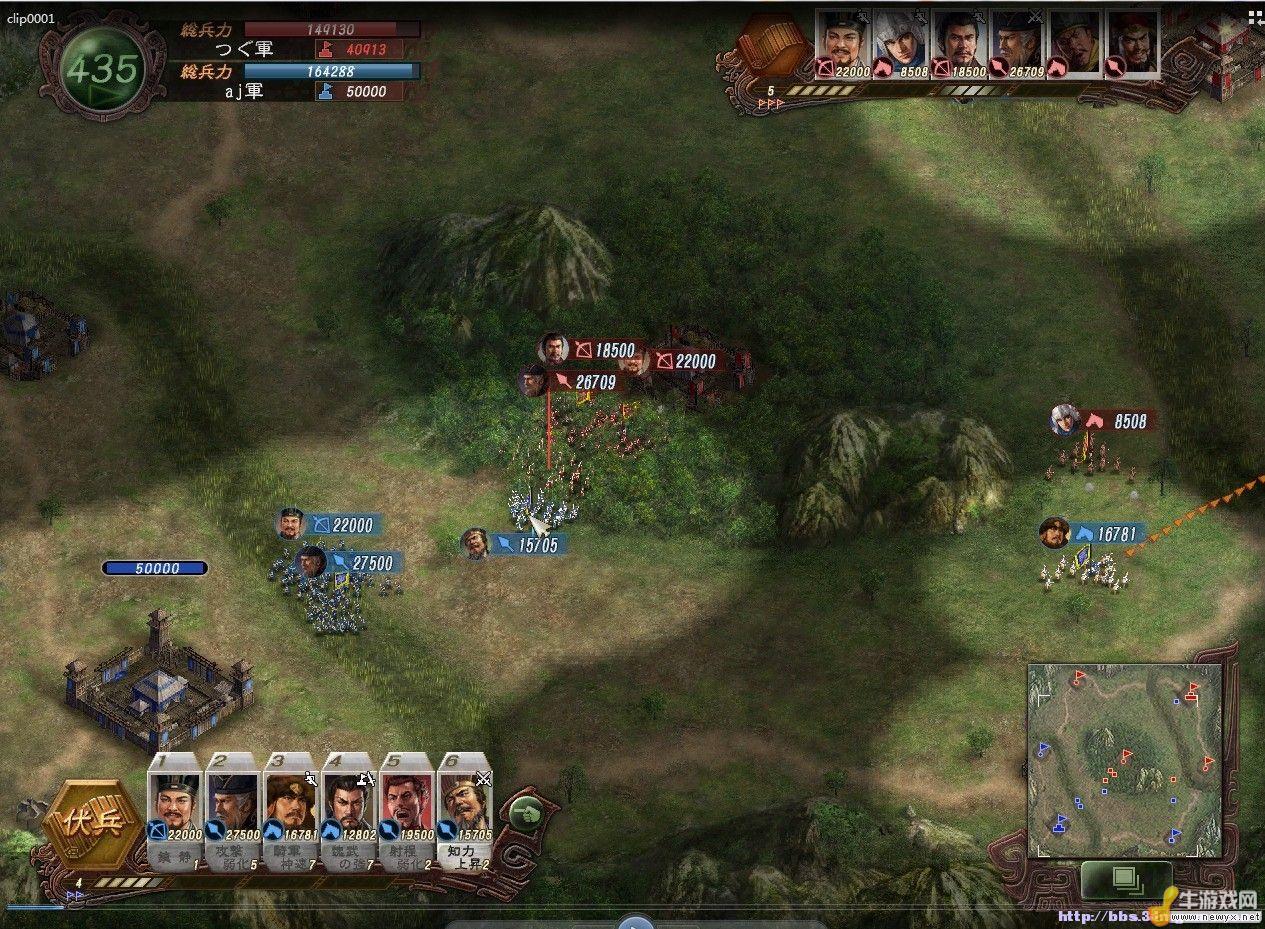
Task: Select officer card 2 with 27500 troops
Action: coord(233,806)
